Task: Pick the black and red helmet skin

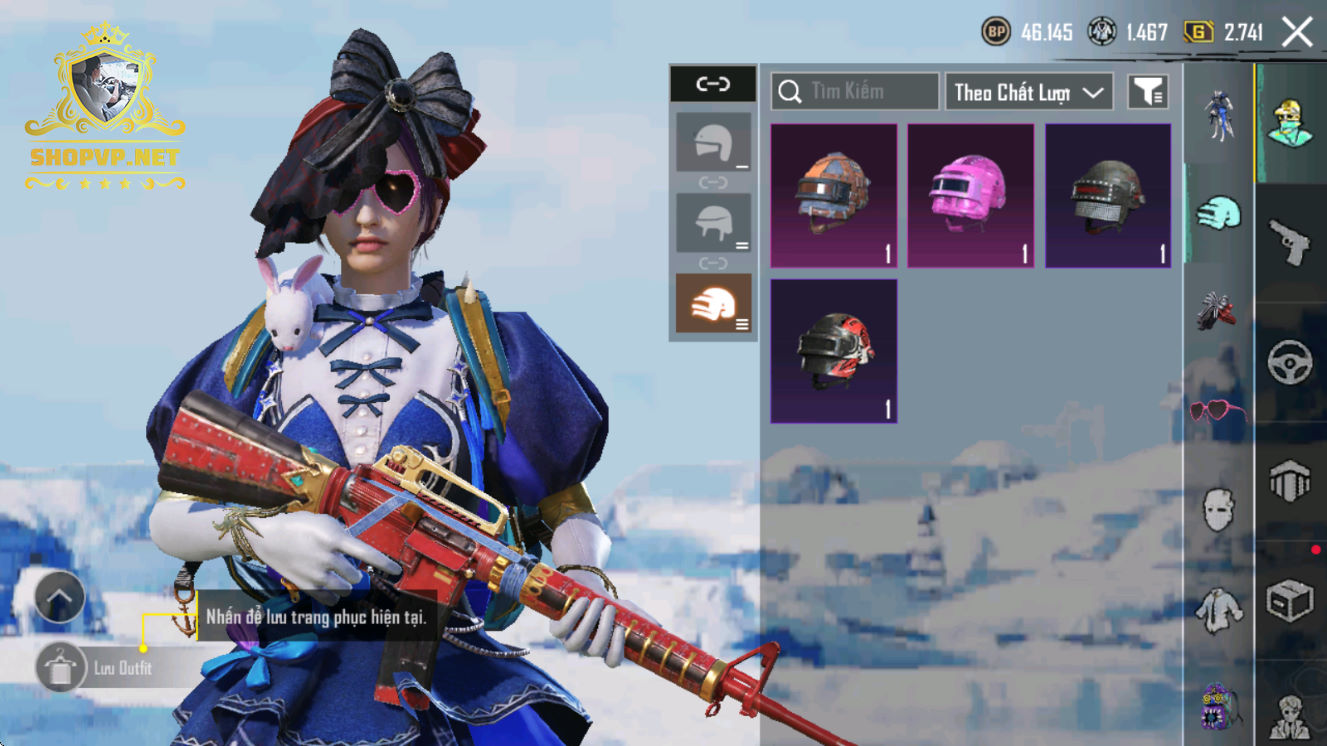Action: pyautogui.click(x=833, y=350)
